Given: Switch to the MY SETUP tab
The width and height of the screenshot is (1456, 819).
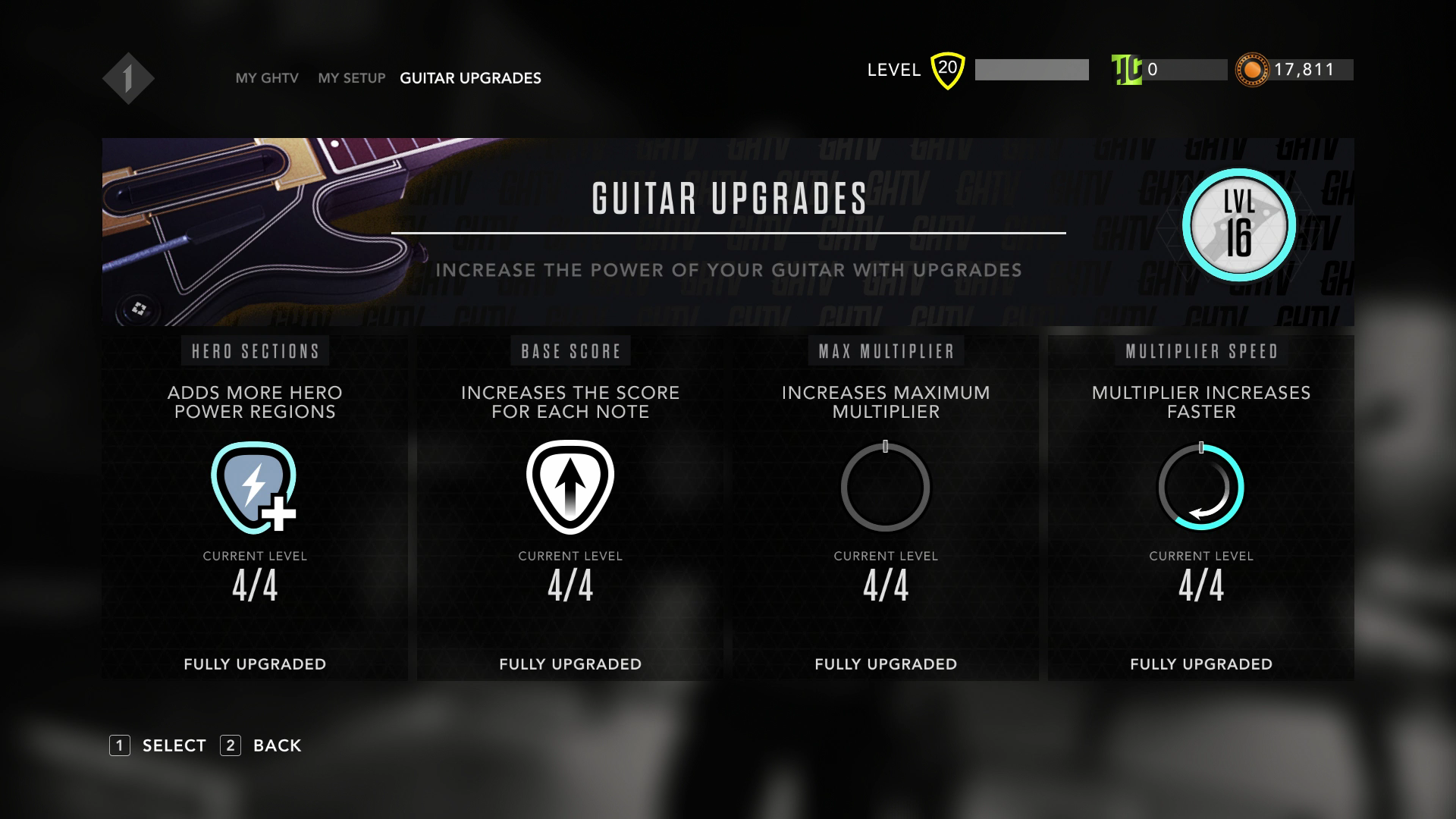Looking at the screenshot, I should (352, 78).
